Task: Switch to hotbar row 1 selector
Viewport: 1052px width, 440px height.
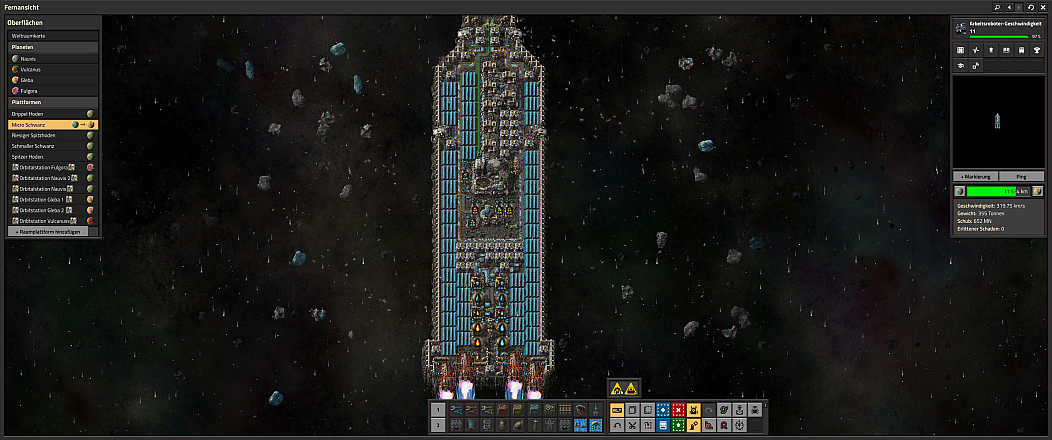Action: pyautogui.click(x=438, y=410)
